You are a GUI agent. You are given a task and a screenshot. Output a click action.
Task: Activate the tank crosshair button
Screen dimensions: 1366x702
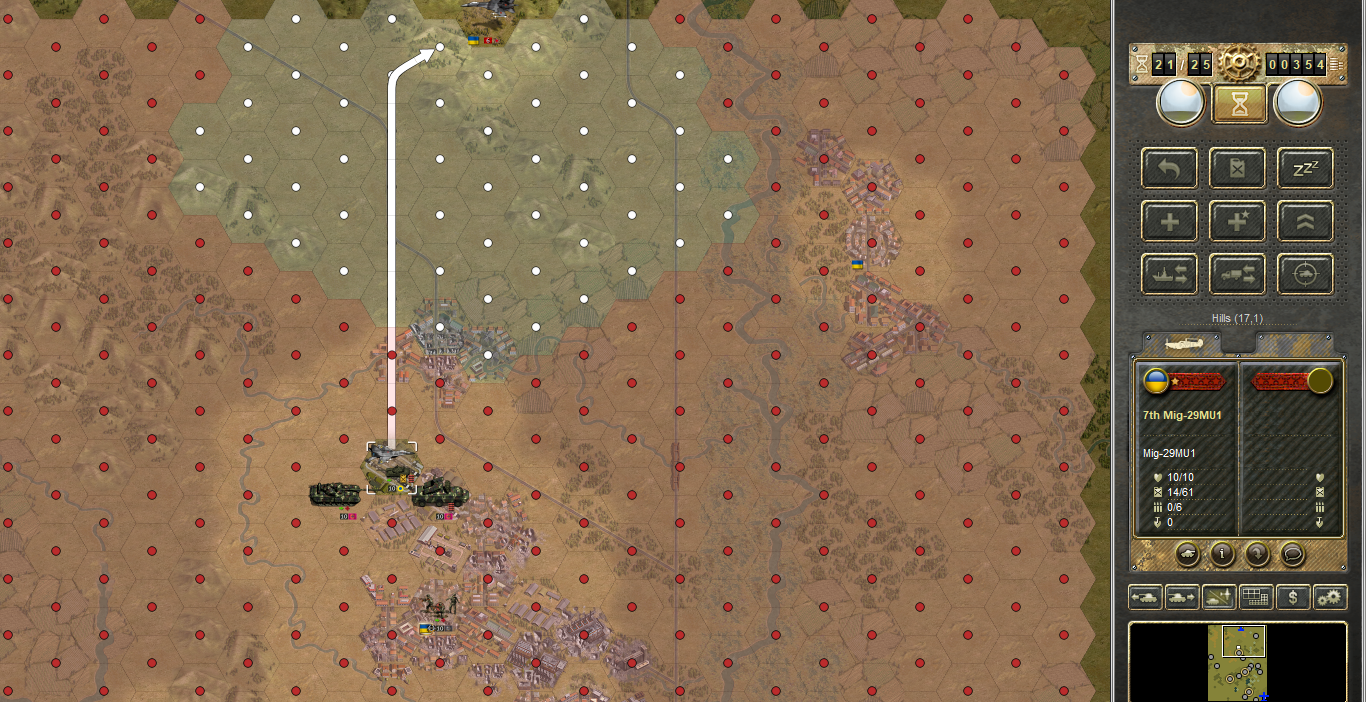pyautogui.click(x=1305, y=274)
